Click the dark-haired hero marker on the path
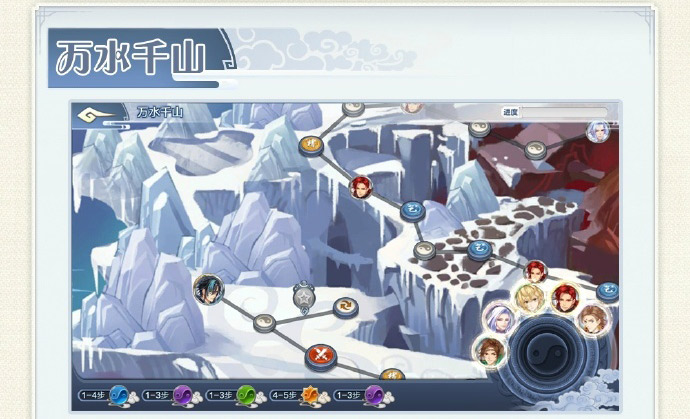The image size is (690, 419). (208, 290)
